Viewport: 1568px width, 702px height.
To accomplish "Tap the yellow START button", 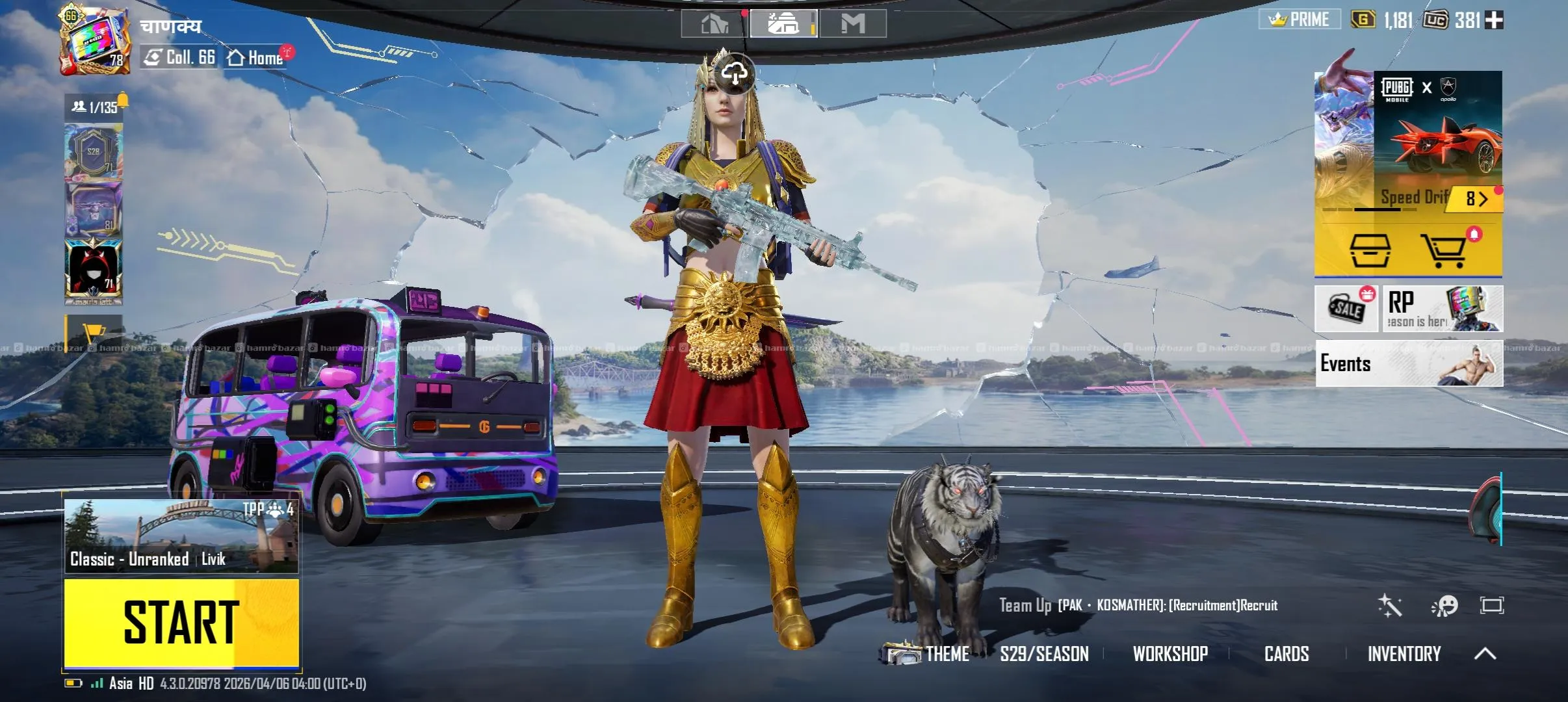I will (x=181, y=622).
